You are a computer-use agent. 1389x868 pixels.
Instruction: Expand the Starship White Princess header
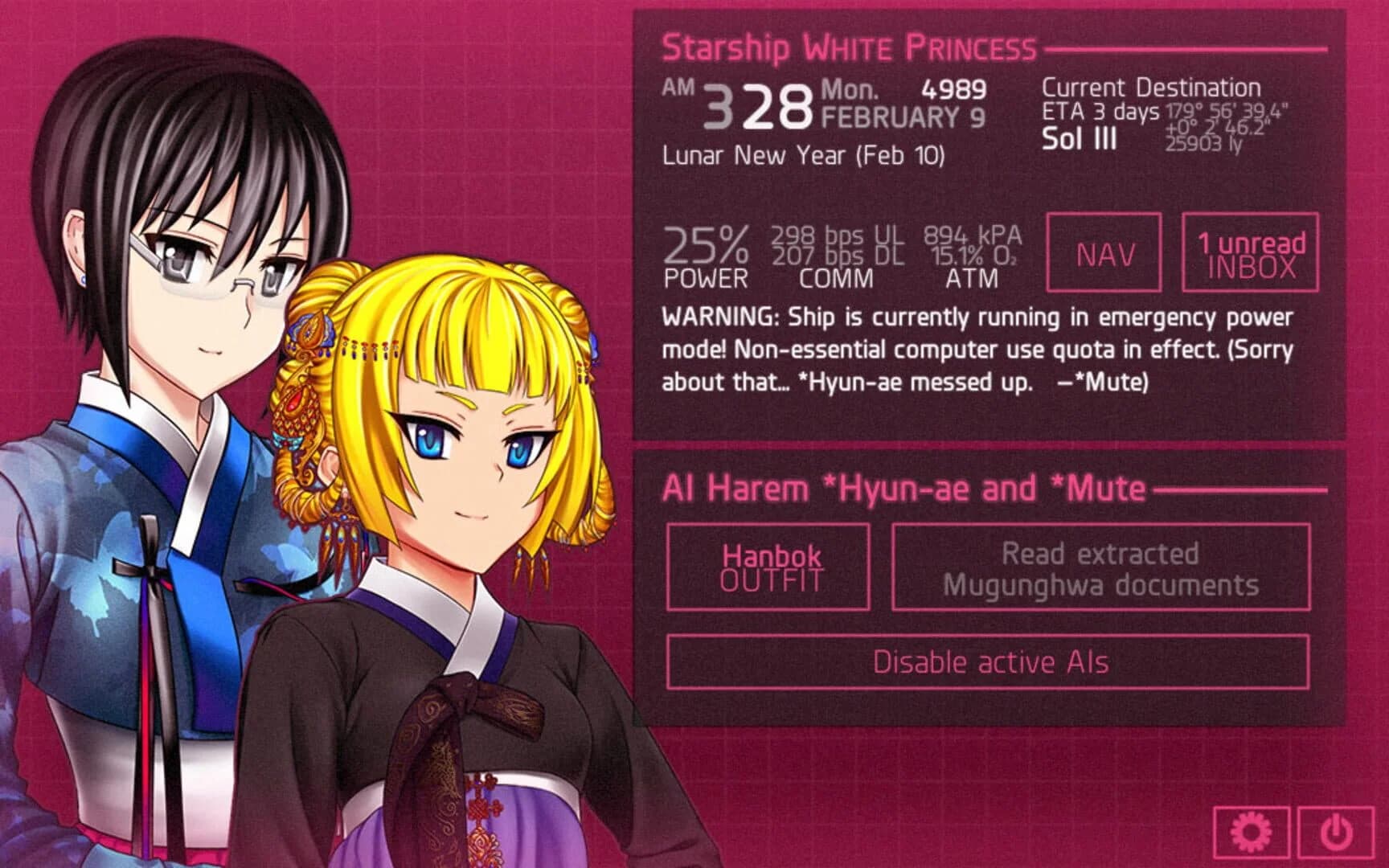[x=848, y=47]
